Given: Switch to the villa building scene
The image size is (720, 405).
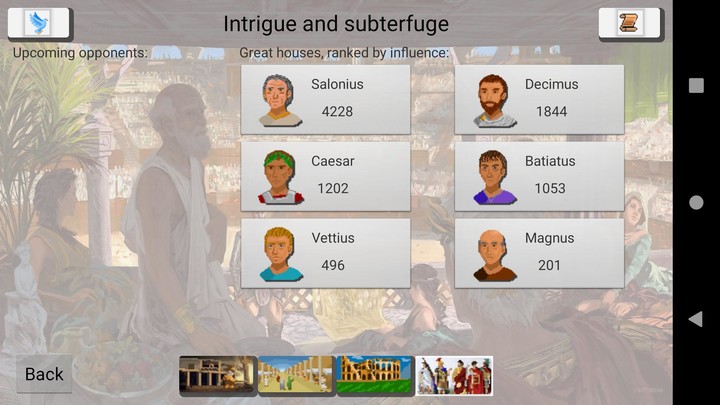Looking at the screenshot, I should pos(218,376).
